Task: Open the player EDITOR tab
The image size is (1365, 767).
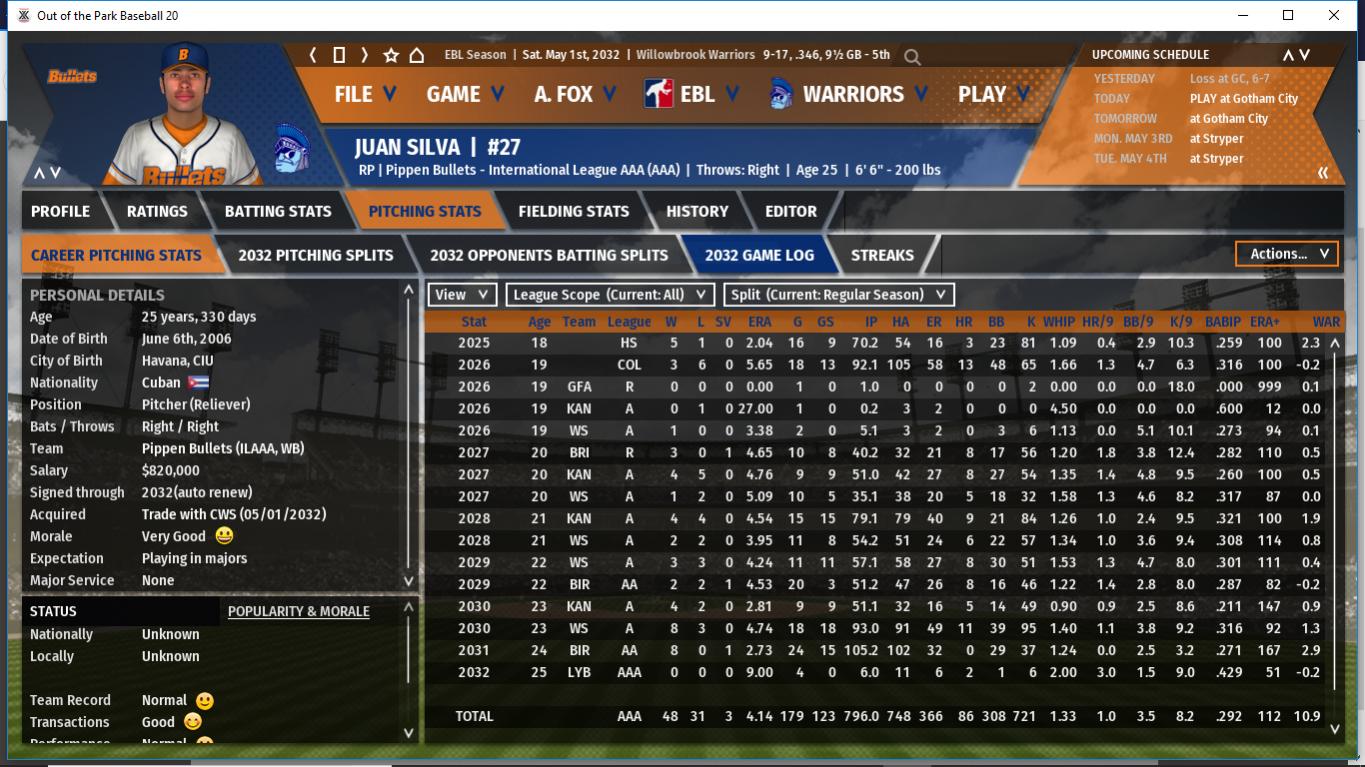Action: 791,211
